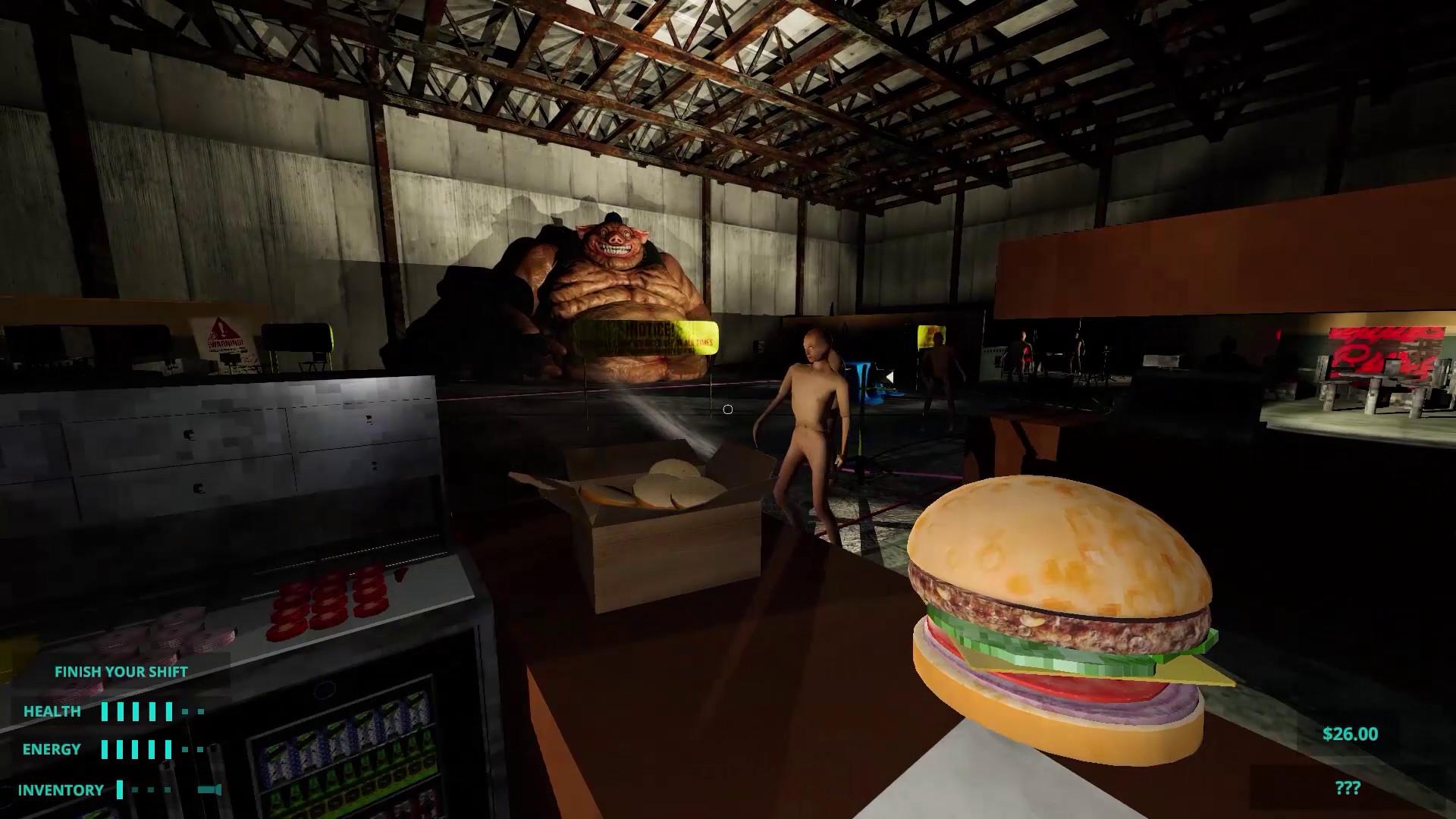Viewport: 1456px width, 819px height.
Task: Select the flashlight icon in the inventory bar
Action: tap(209, 789)
